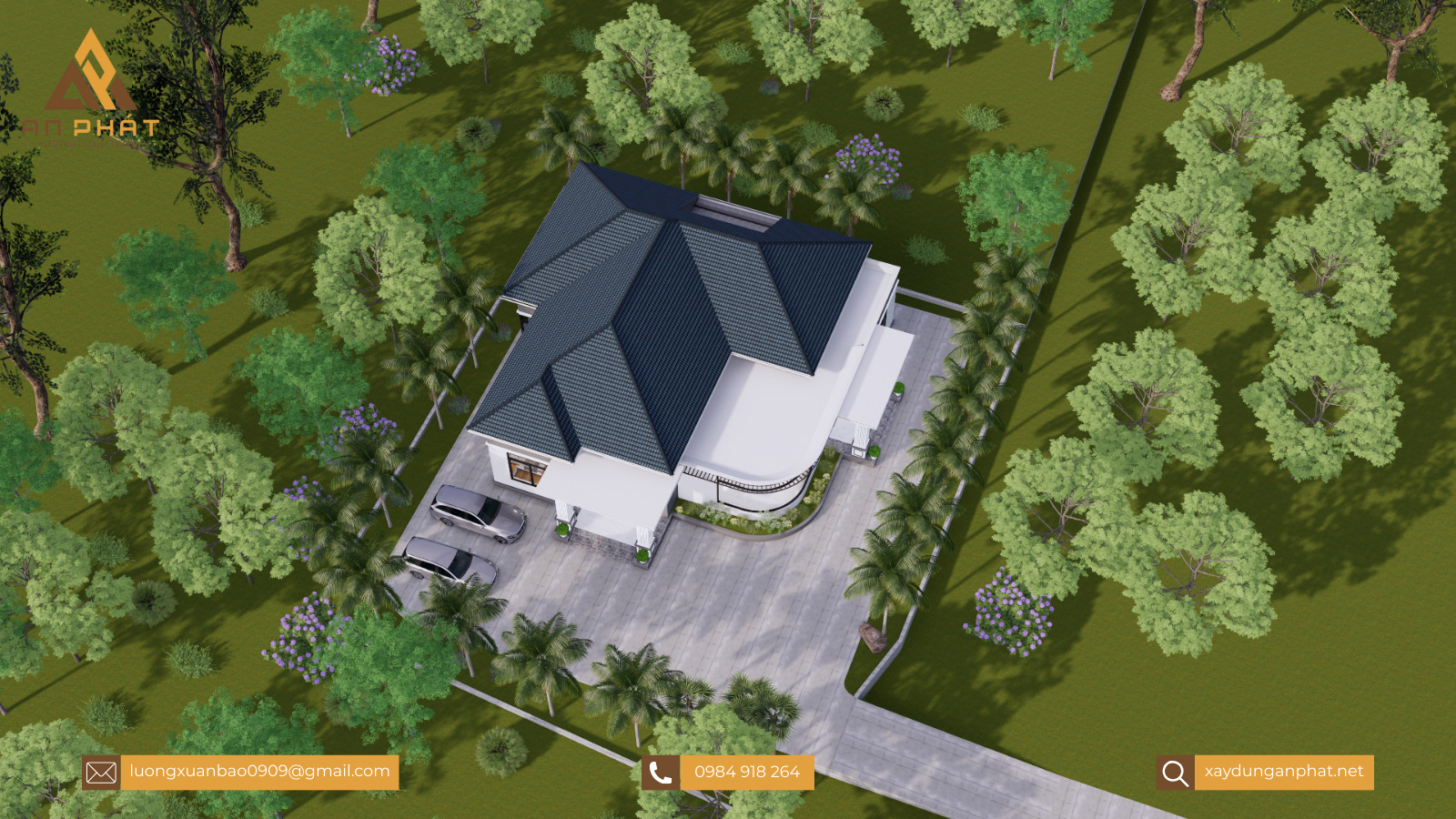Click the envelope mail icon
Image resolution: width=1456 pixels, height=819 pixels.
tap(101, 773)
